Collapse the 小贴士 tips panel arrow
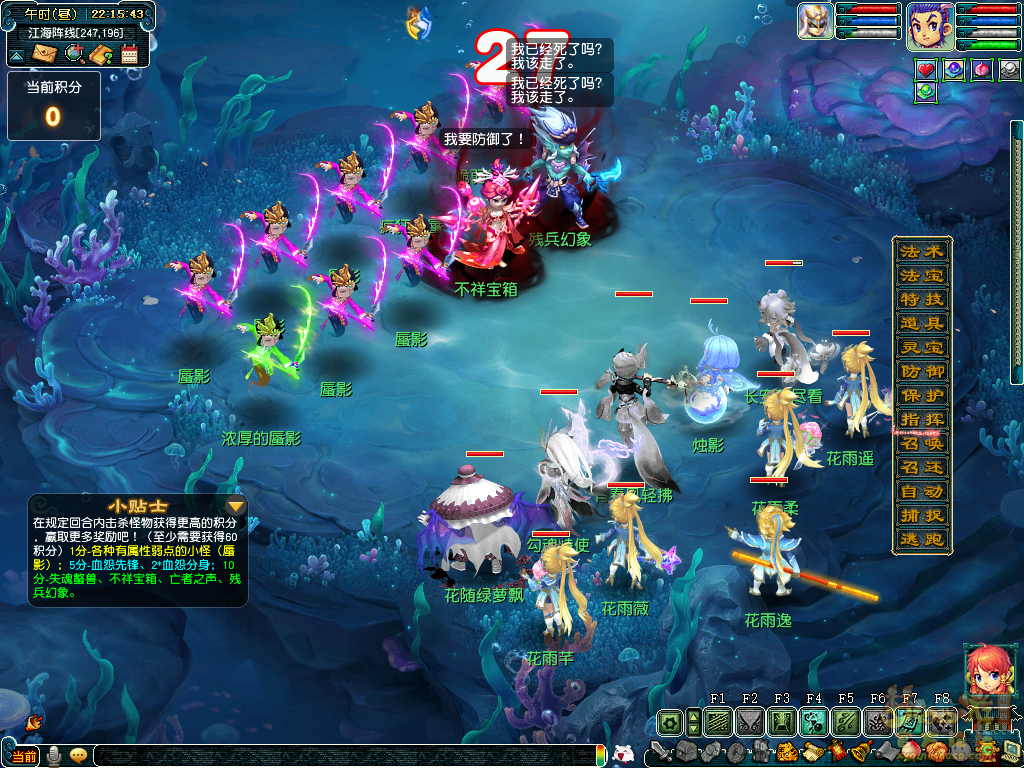The image size is (1024, 768). [236, 505]
